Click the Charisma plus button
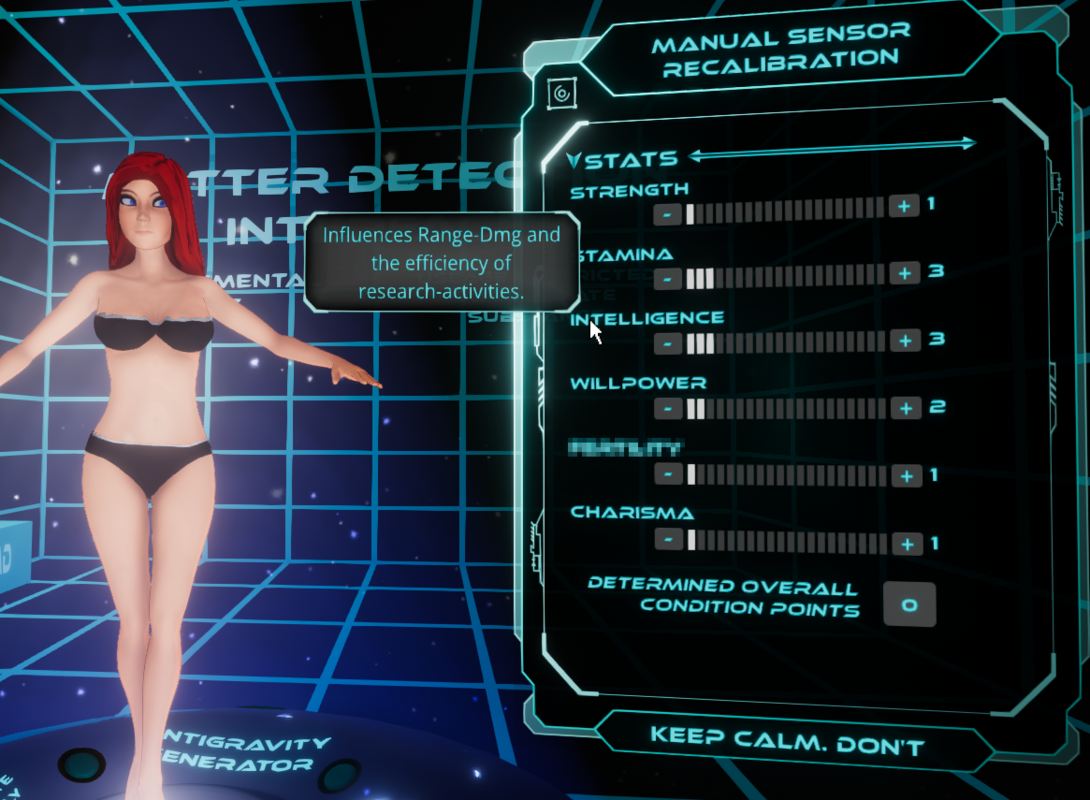The width and height of the screenshot is (1090, 800). 907,544
